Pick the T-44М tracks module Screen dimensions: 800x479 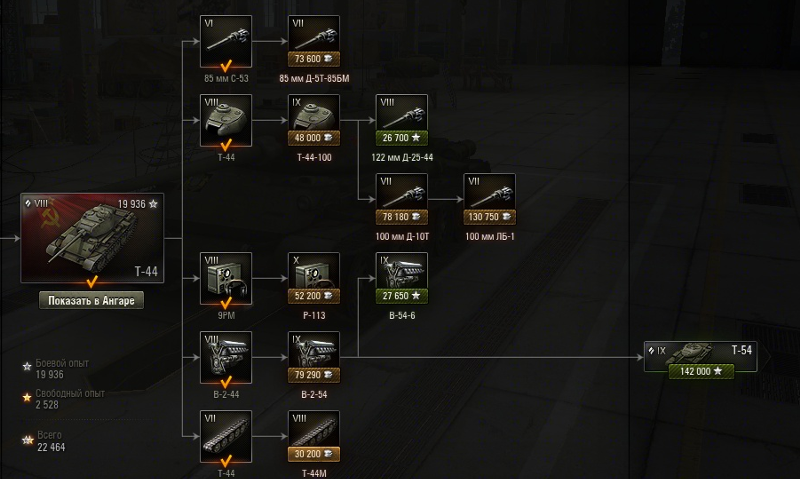tap(314, 436)
